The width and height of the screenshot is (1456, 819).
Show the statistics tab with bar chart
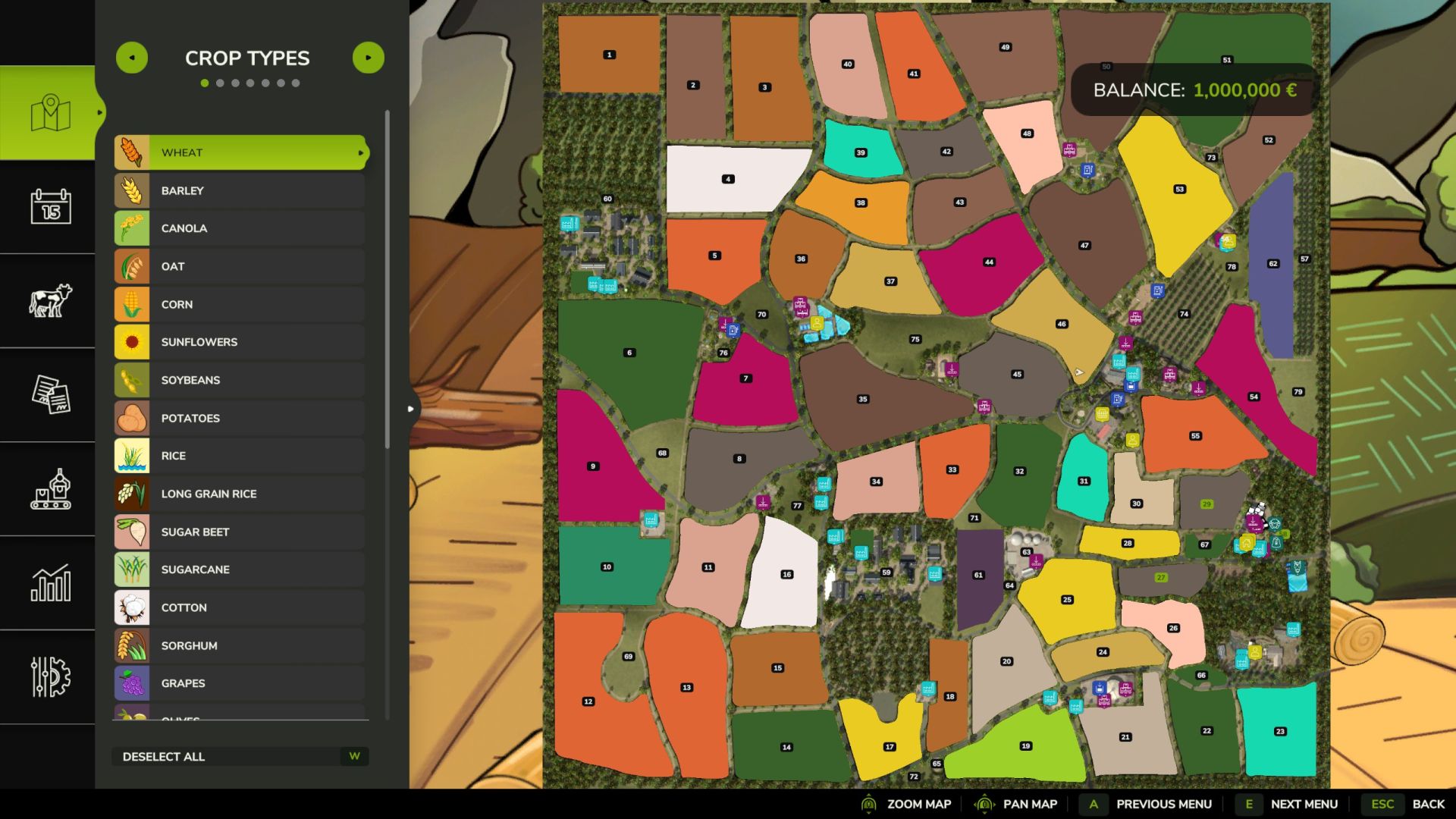click(50, 582)
